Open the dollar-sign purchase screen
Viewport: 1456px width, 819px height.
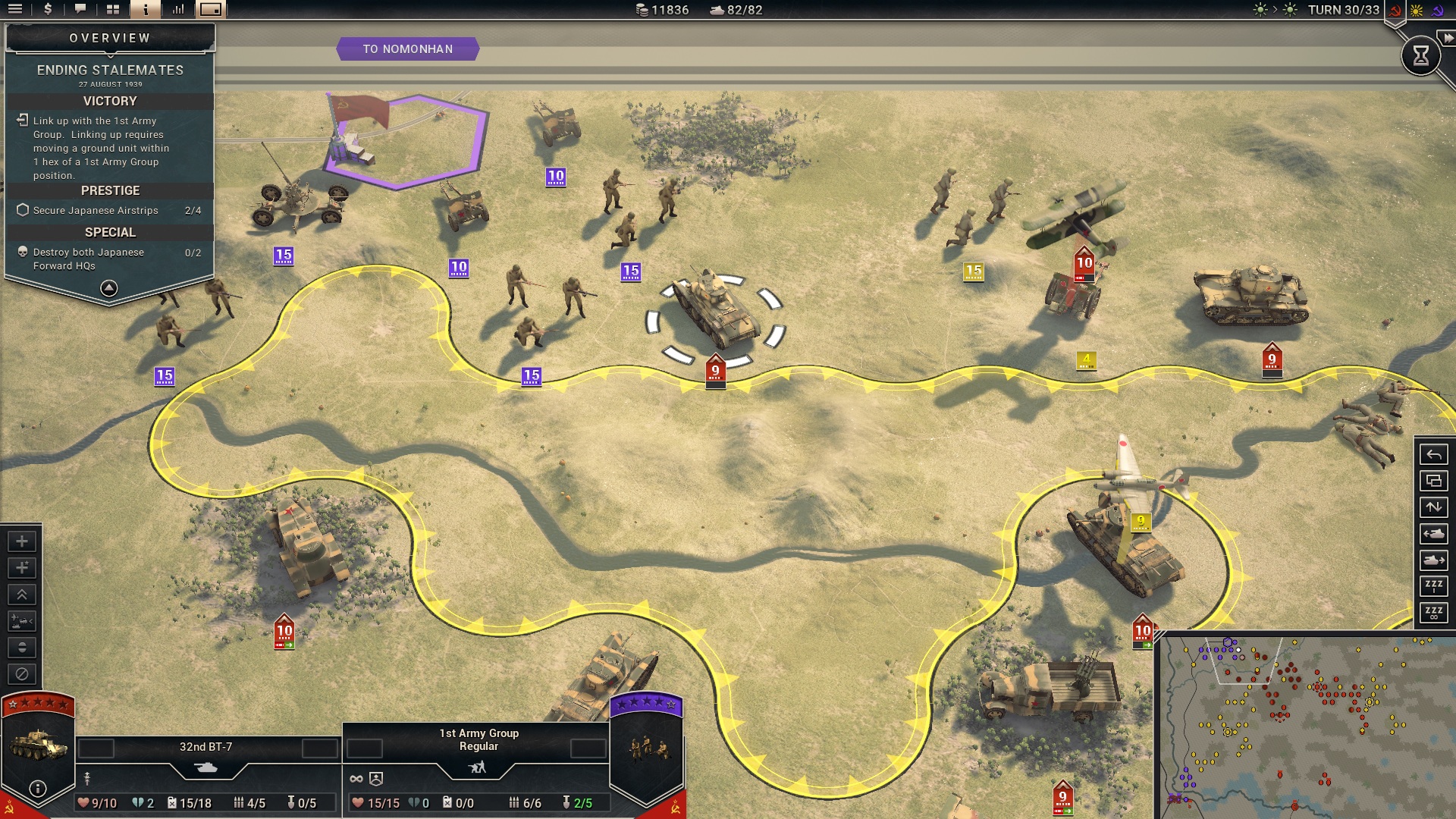coord(48,10)
